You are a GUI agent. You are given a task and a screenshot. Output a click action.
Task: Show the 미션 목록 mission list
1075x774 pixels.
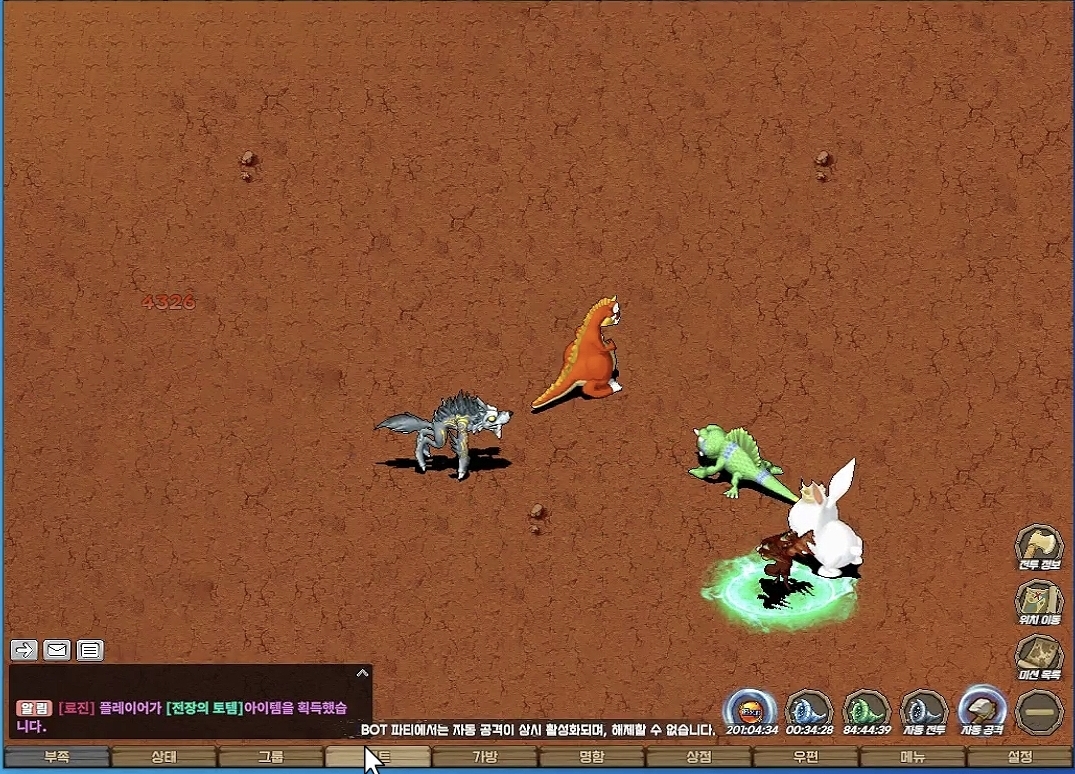click(x=1039, y=657)
